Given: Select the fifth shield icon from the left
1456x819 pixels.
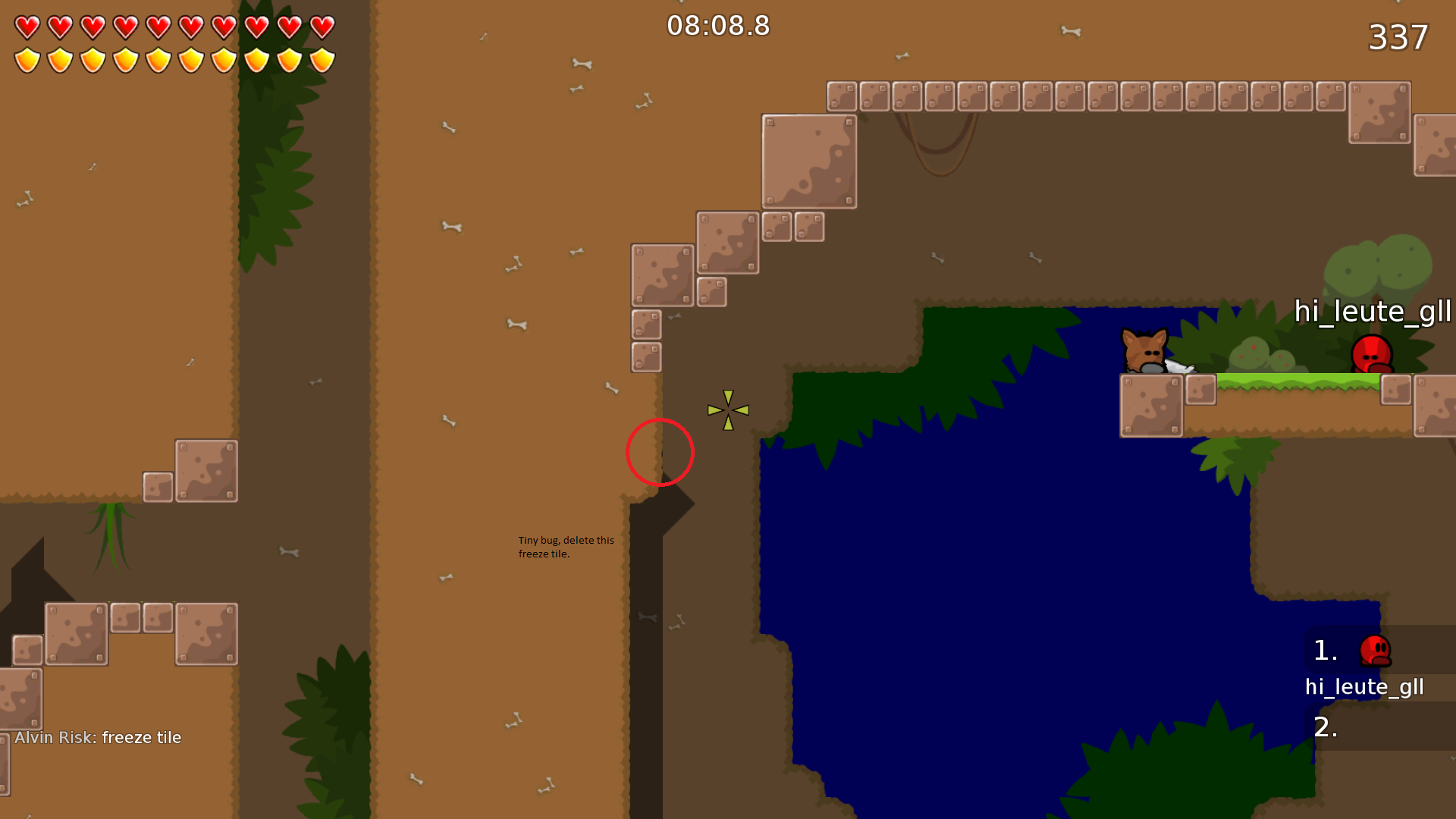Looking at the screenshot, I should pos(158,58).
